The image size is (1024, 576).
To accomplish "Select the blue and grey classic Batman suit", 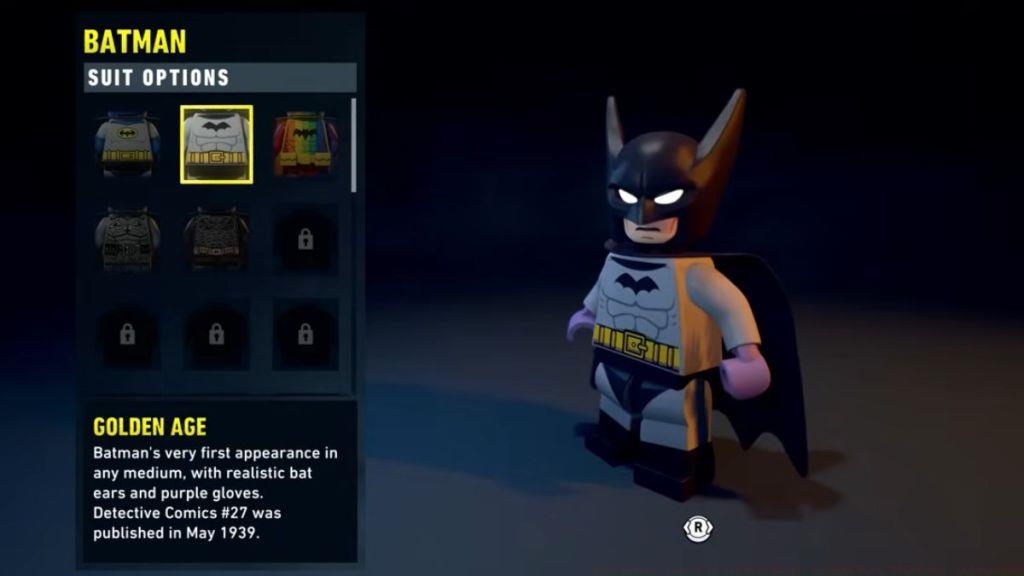I will (127, 144).
